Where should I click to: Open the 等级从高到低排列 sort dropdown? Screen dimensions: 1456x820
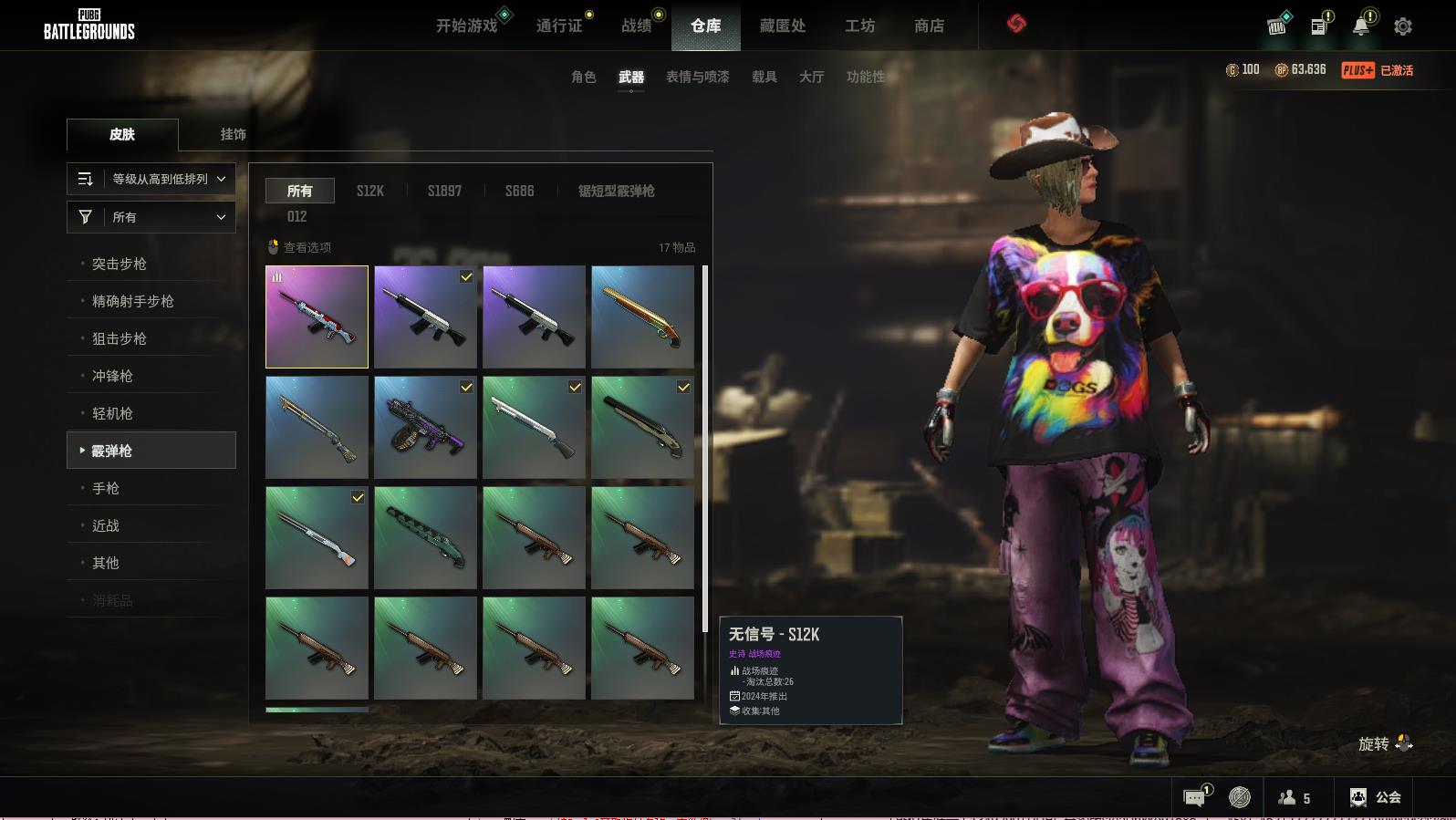151,179
